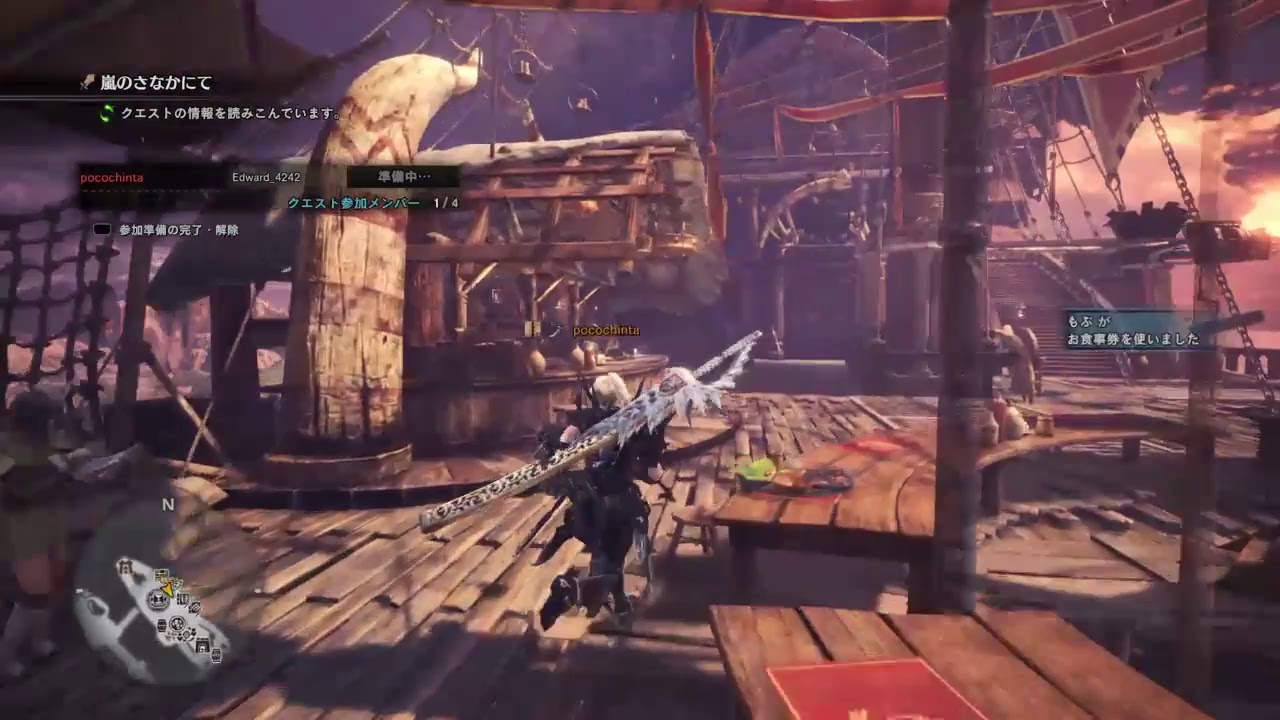Image resolution: width=1280 pixels, height=720 pixels.
Task: Expand the 準備中… status panel
Action: point(402,177)
